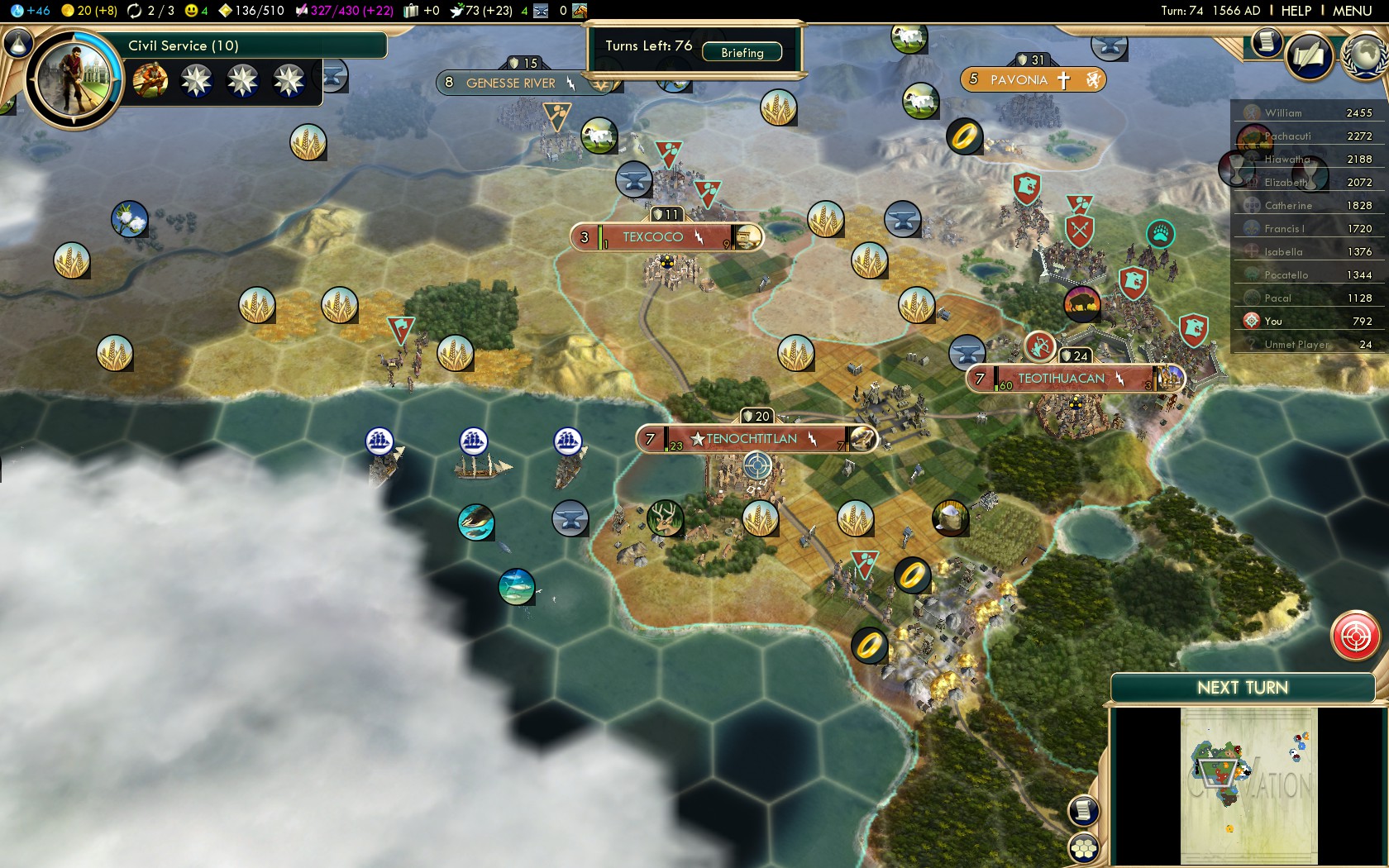Open the scroll and quill policies button
Image resolution: width=1389 pixels, height=868 pixels.
pyautogui.click(x=1309, y=57)
